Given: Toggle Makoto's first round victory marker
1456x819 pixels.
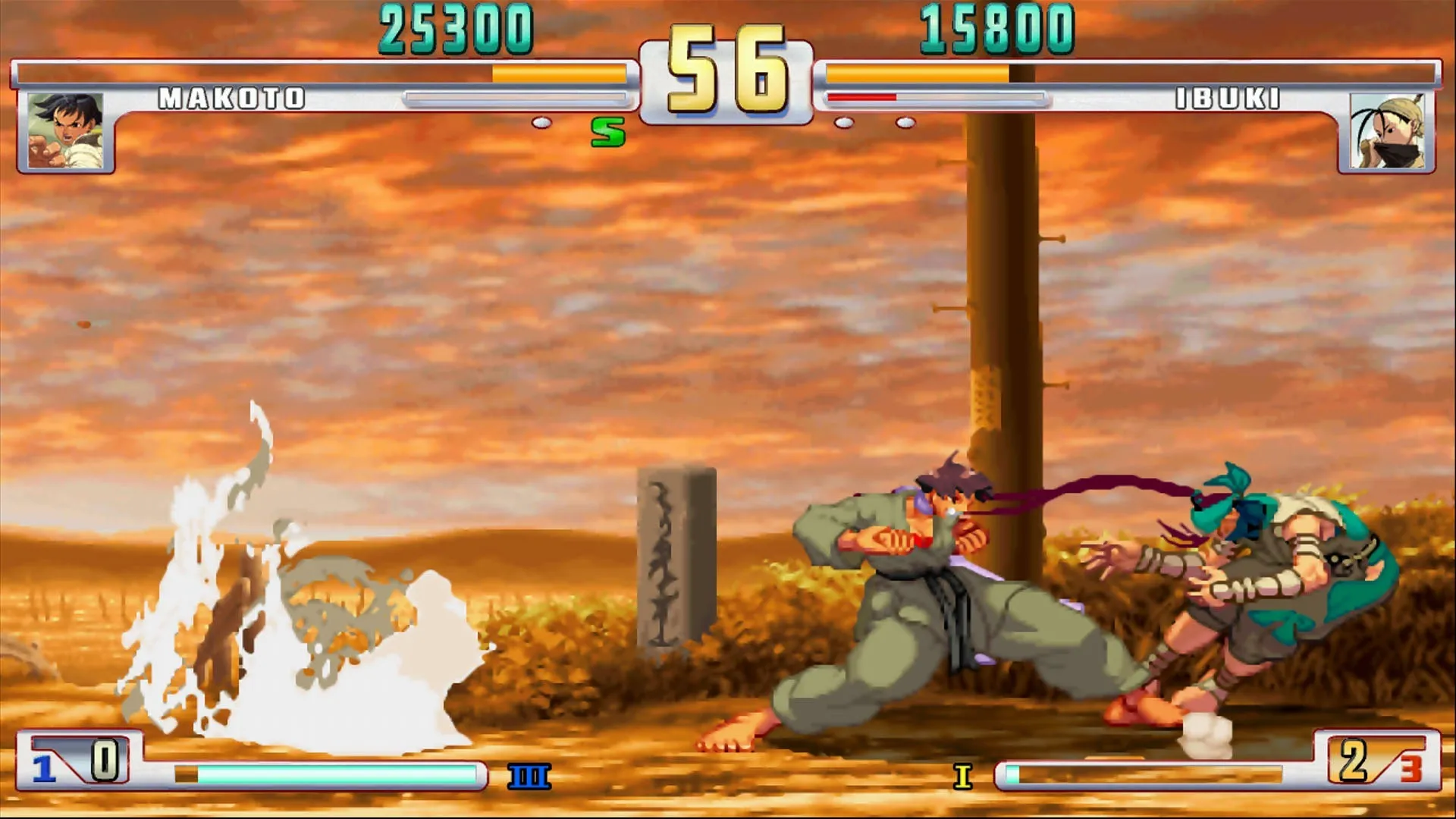Looking at the screenshot, I should tap(543, 121).
